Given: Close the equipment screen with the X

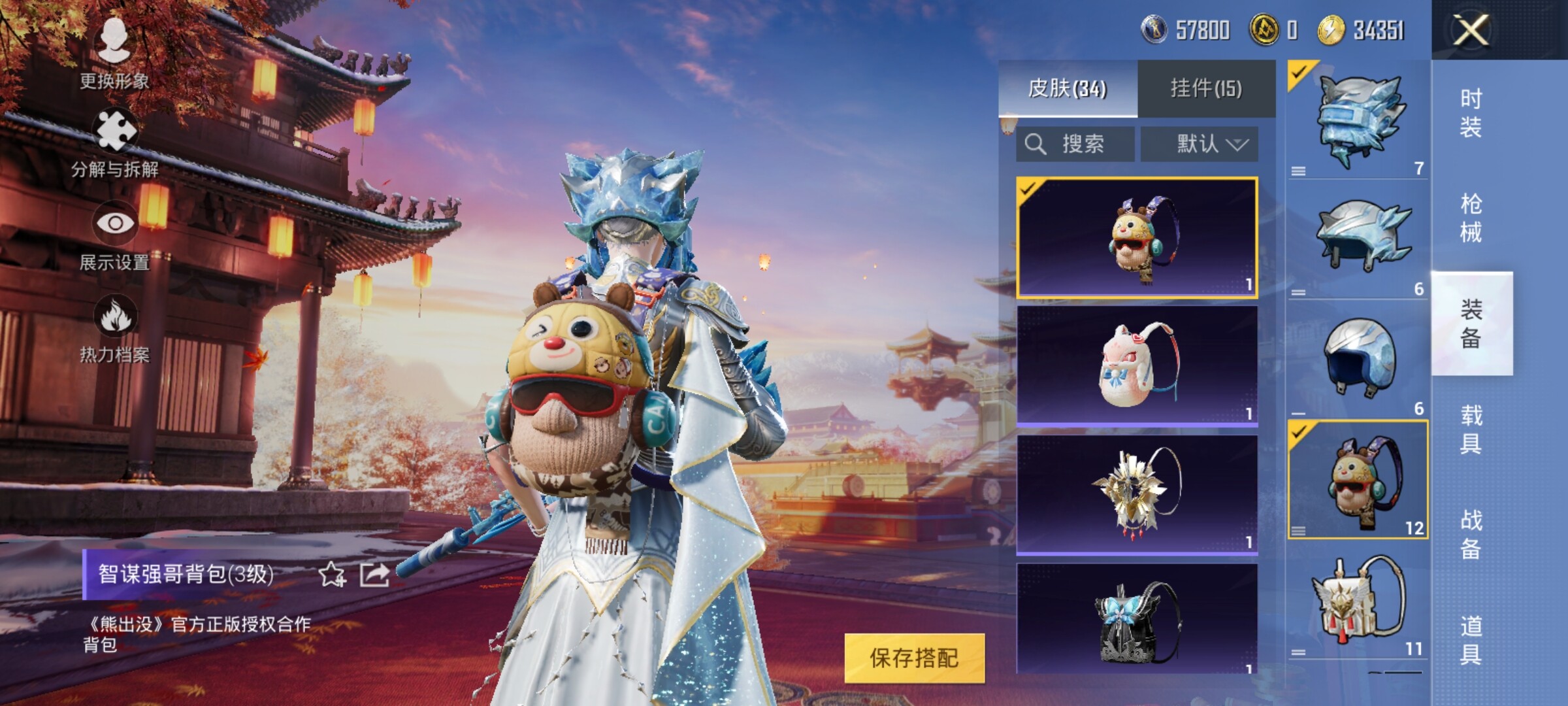Looking at the screenshot, I should tap(1471, 30).
